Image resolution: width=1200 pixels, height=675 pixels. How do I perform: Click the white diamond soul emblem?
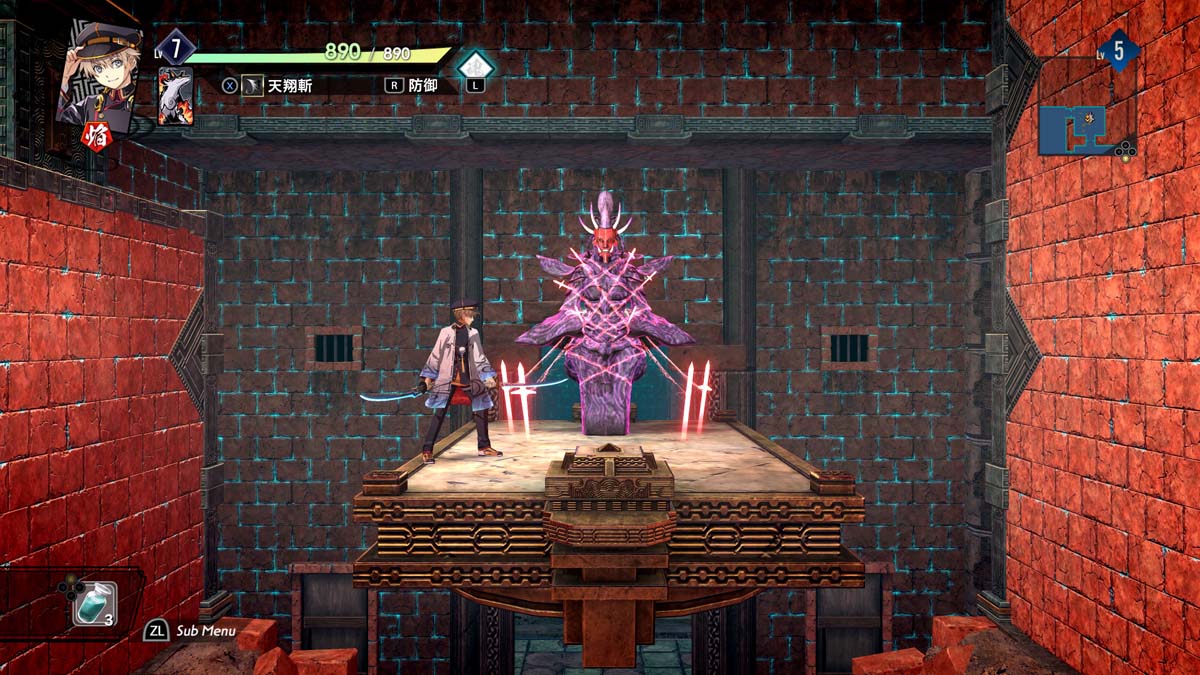tap(475, 67)
